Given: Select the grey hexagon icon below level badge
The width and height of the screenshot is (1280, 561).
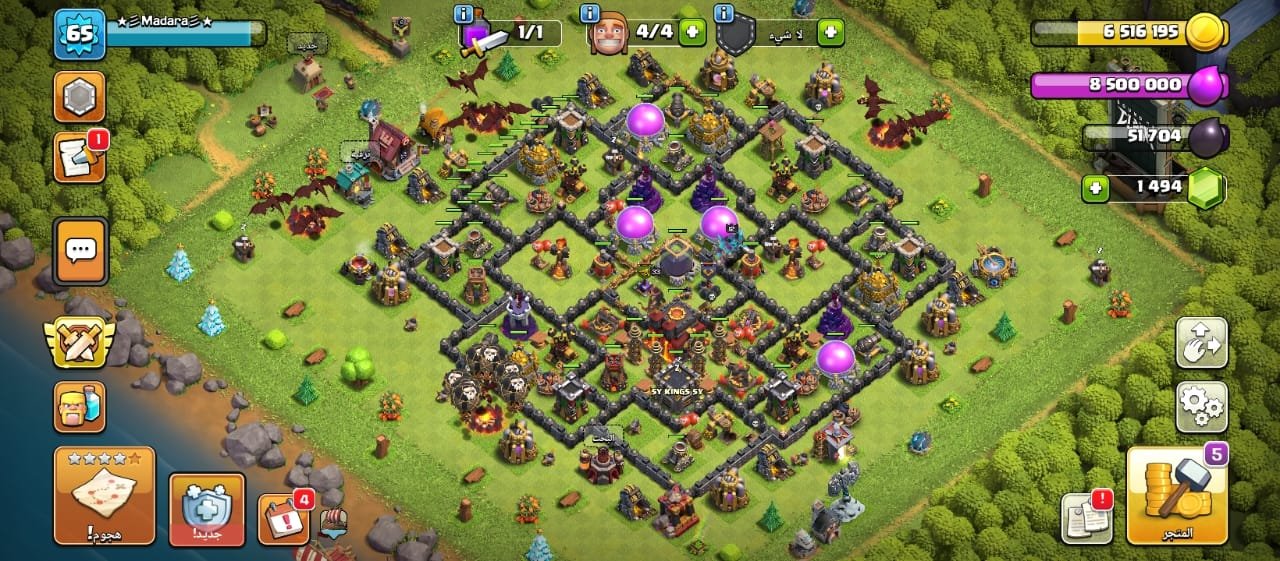Looking at the screenshot, I should 79,97.
